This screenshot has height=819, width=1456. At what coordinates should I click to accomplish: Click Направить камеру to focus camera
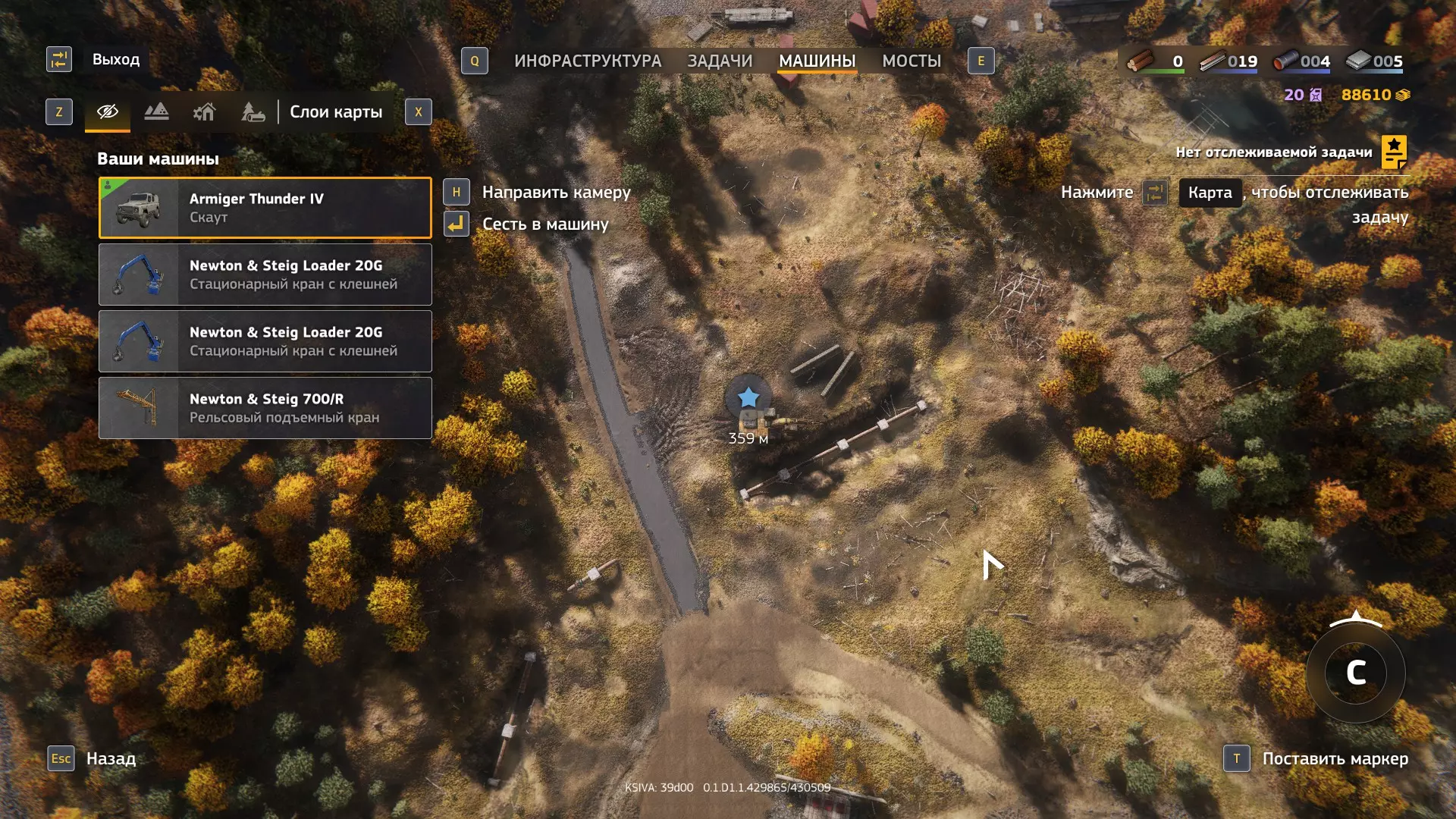556,193
